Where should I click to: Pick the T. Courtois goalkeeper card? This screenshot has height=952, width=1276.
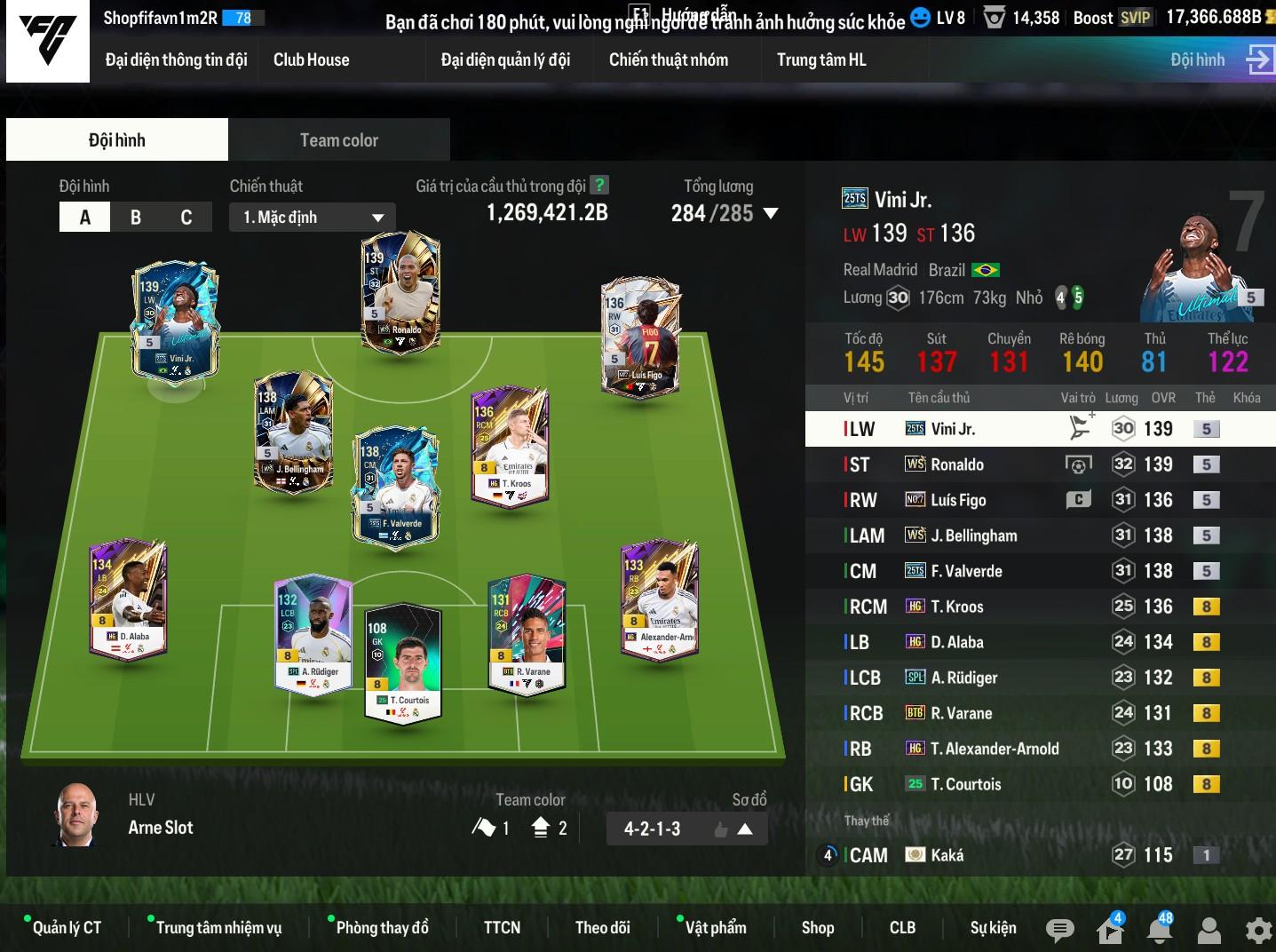(x=403, y=662)
